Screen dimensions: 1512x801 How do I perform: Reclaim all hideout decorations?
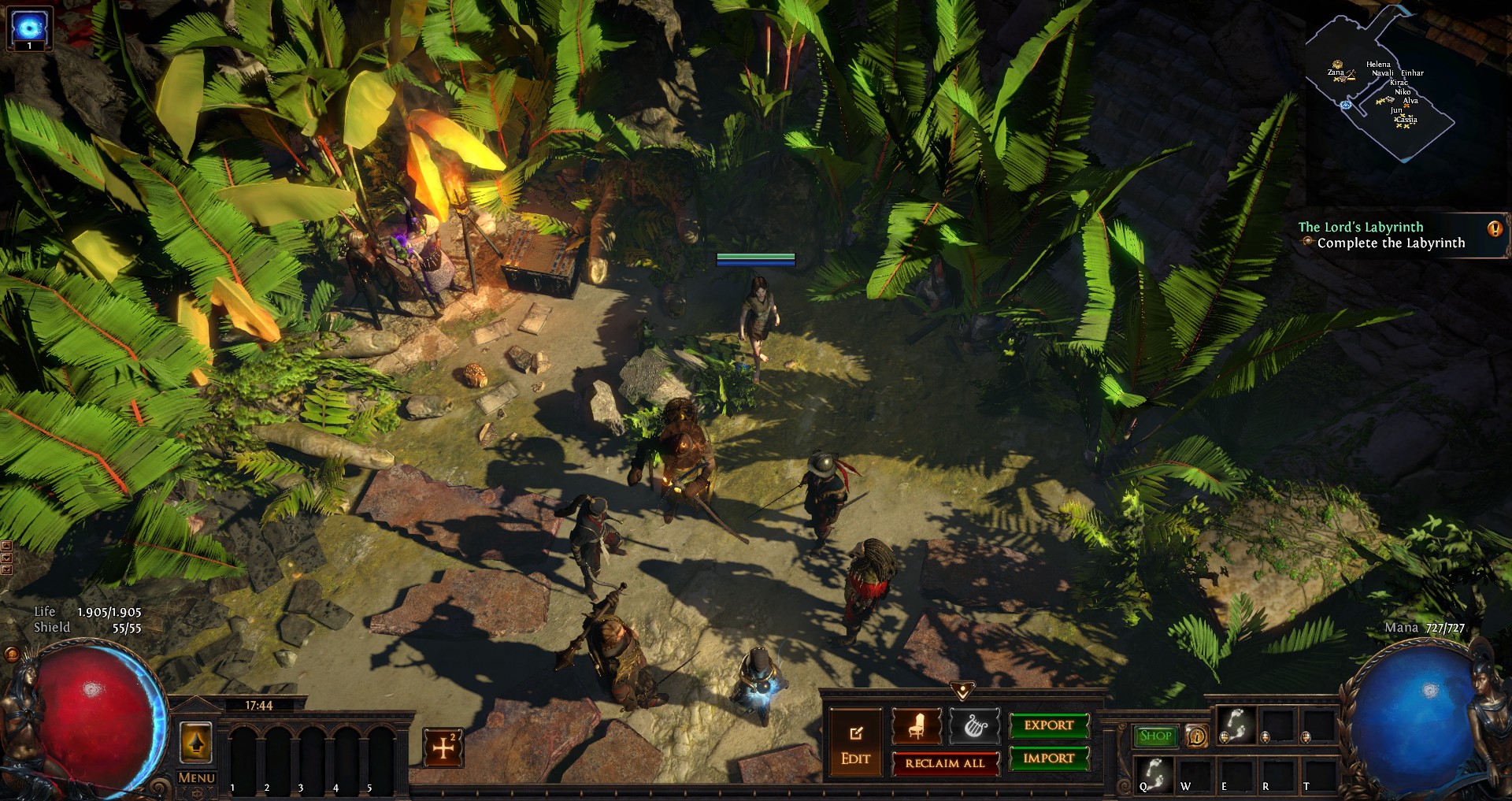pos(945,763)
